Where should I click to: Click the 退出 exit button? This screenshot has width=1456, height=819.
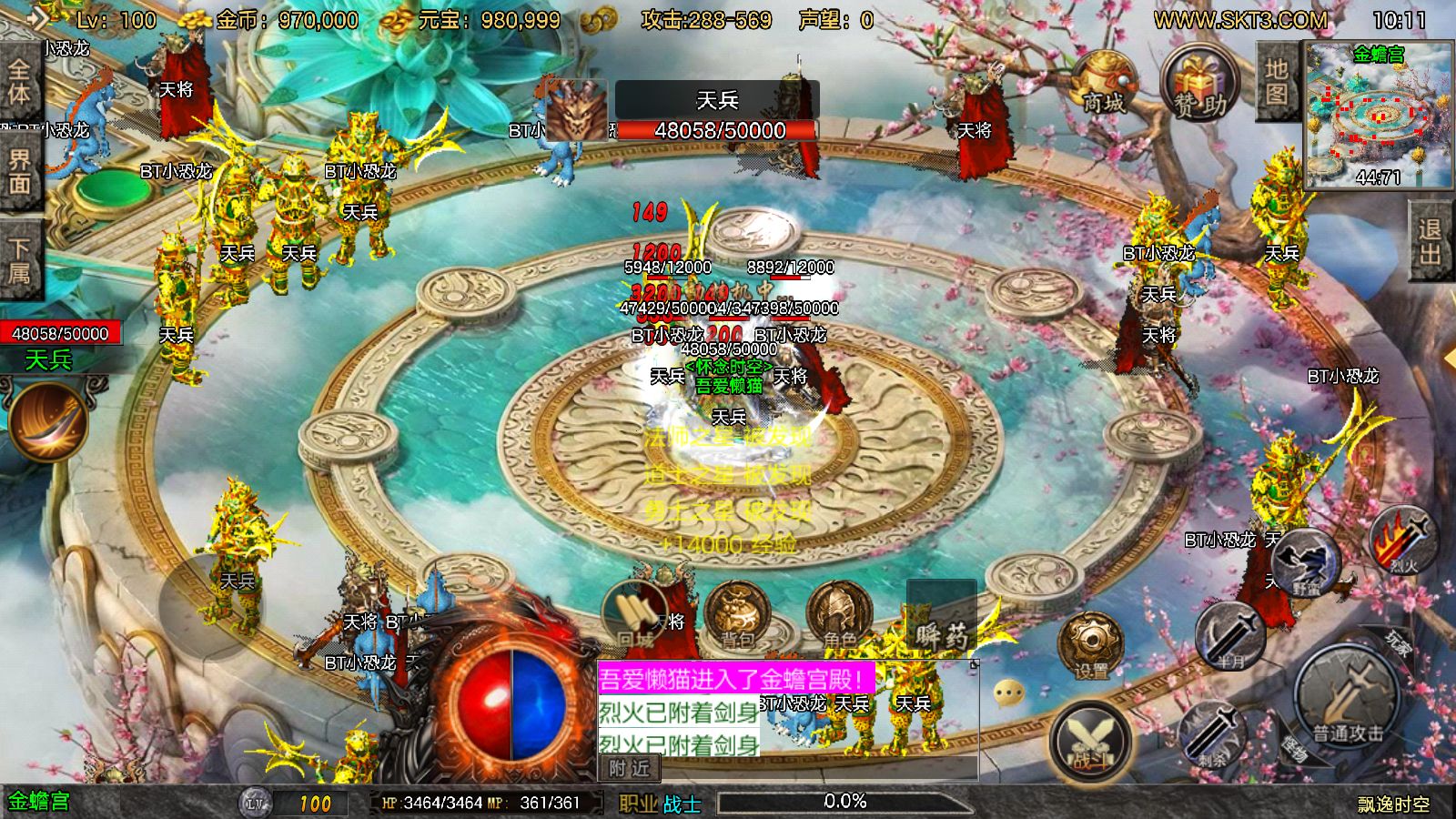[x=1430, y=241]
